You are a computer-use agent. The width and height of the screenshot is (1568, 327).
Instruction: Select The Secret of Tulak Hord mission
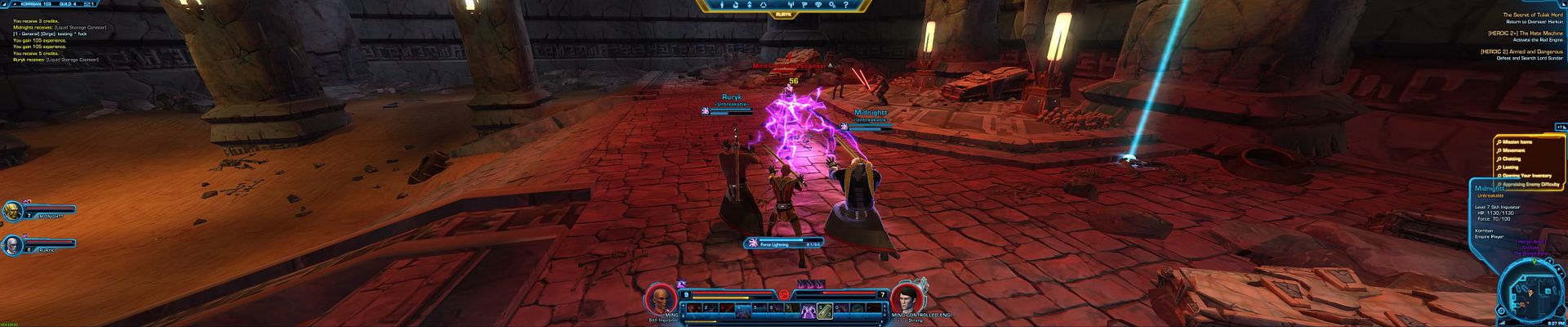(x=1521, y=16)
